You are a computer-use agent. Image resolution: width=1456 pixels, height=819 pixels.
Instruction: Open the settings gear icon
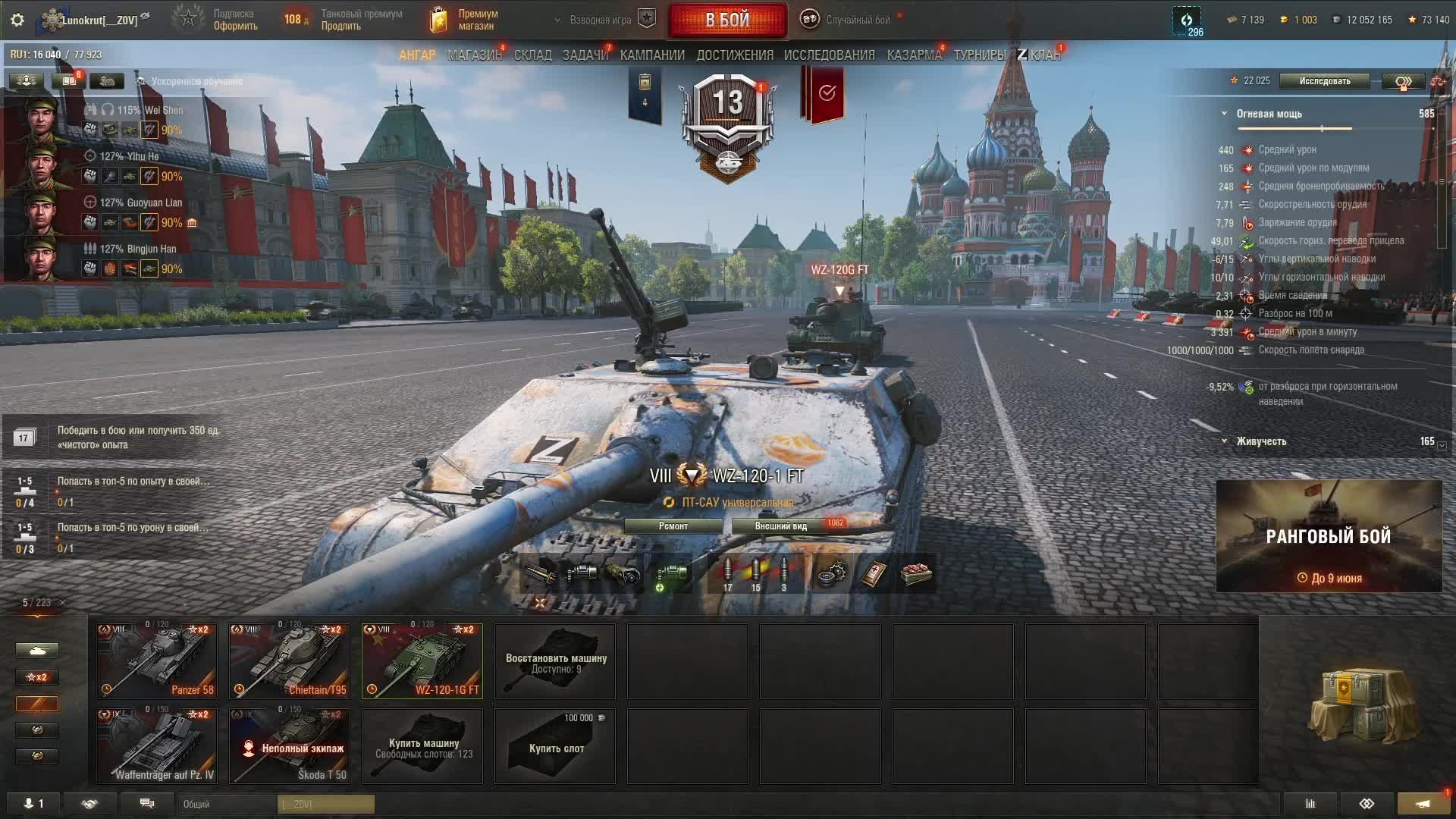coord(17,20)
